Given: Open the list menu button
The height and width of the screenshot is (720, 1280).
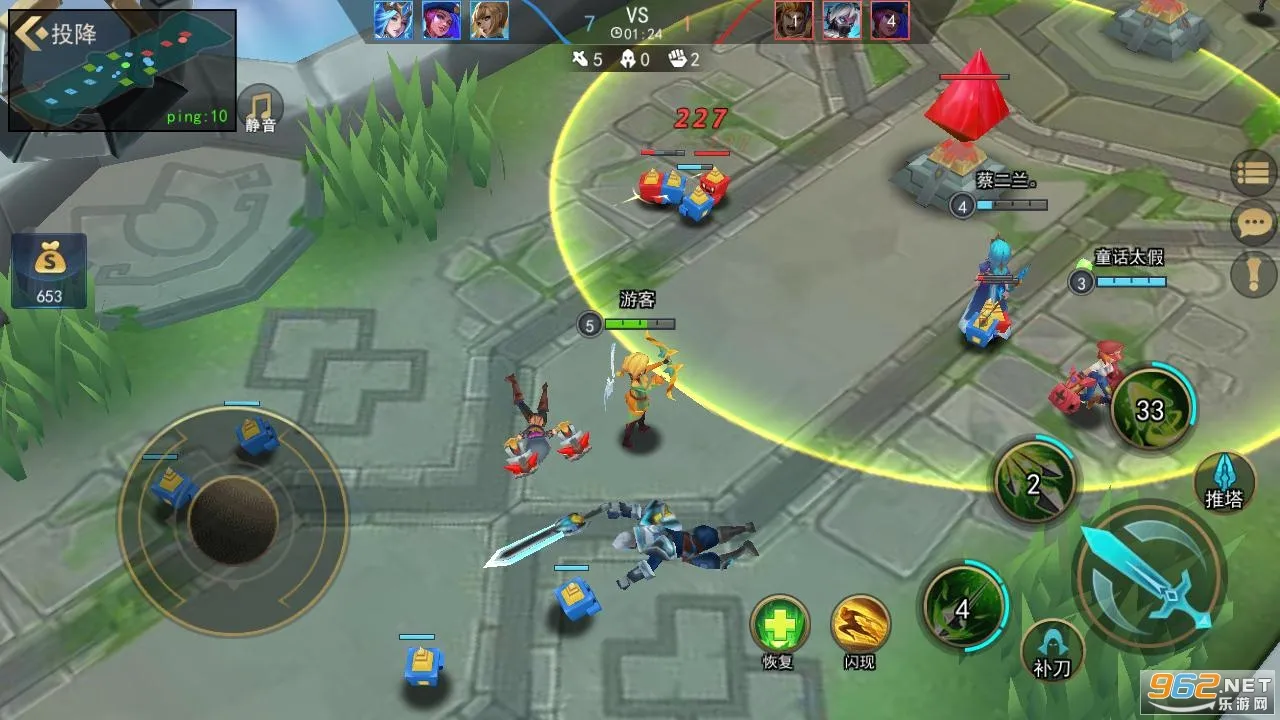Looking at the screenshot, I should click(1254, 173).
